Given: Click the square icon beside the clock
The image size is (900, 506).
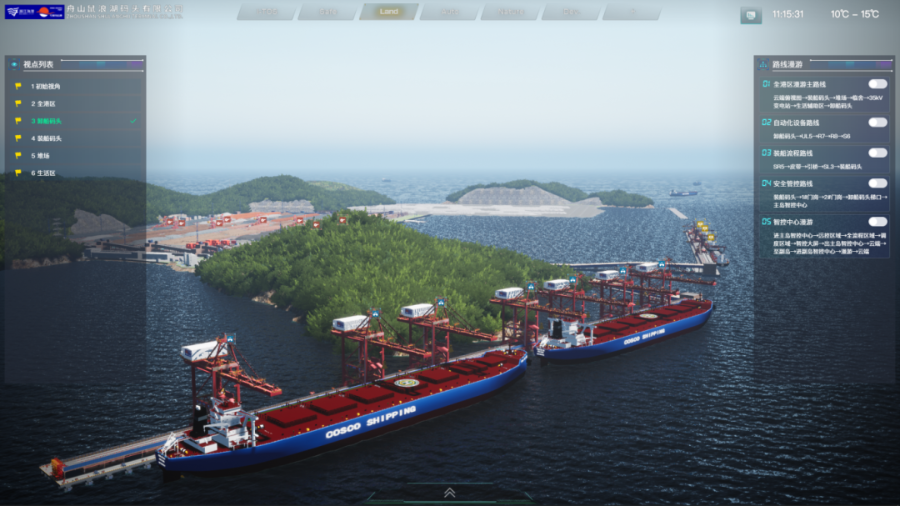Looking at the screenshot, I should (x=750, y=15).
